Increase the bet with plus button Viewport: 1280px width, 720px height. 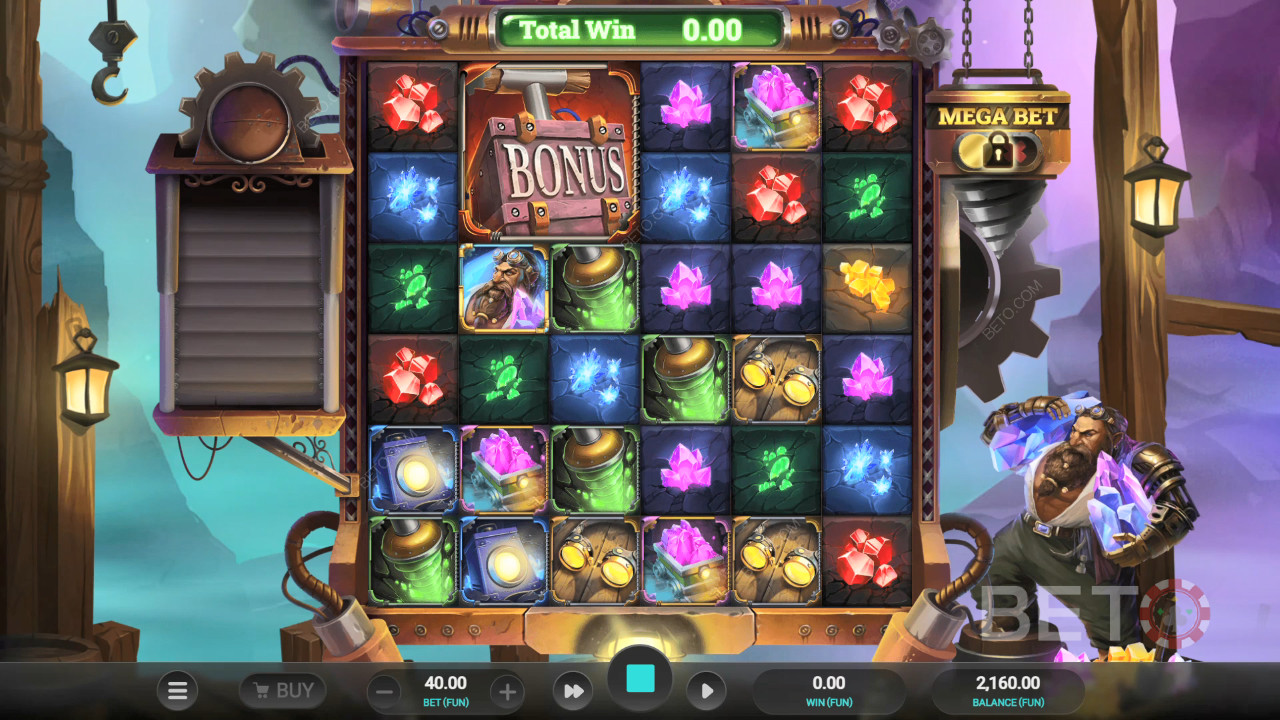507,691
